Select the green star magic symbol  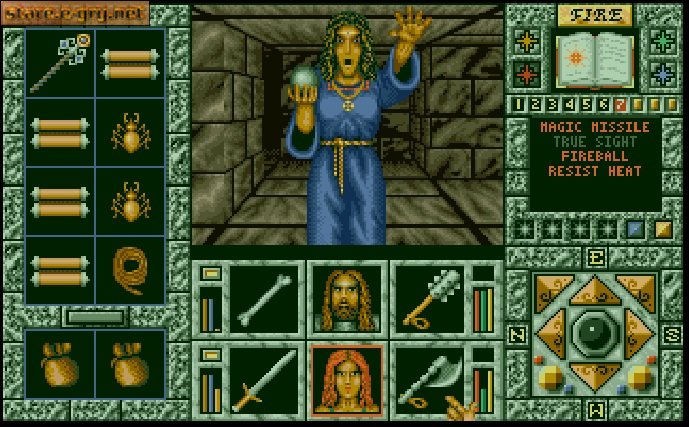pyautogui.click(x=661, y=40)
